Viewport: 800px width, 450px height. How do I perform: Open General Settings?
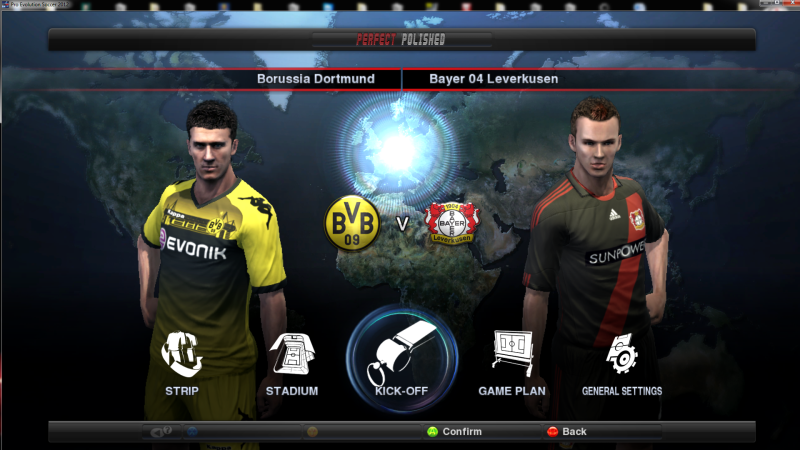pos(621,358)
